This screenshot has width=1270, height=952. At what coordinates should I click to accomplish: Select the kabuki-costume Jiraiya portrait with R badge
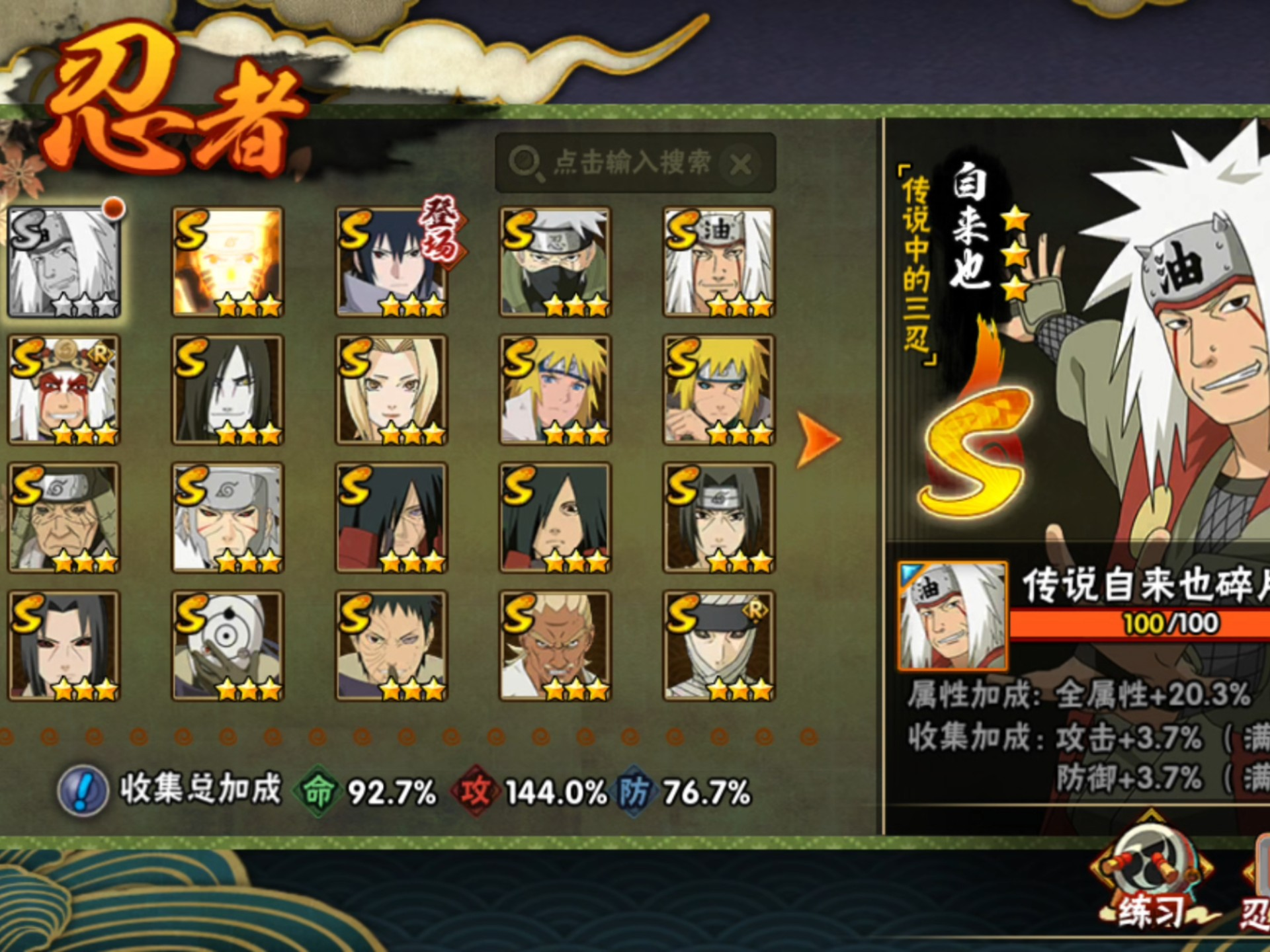click(64, 389)
